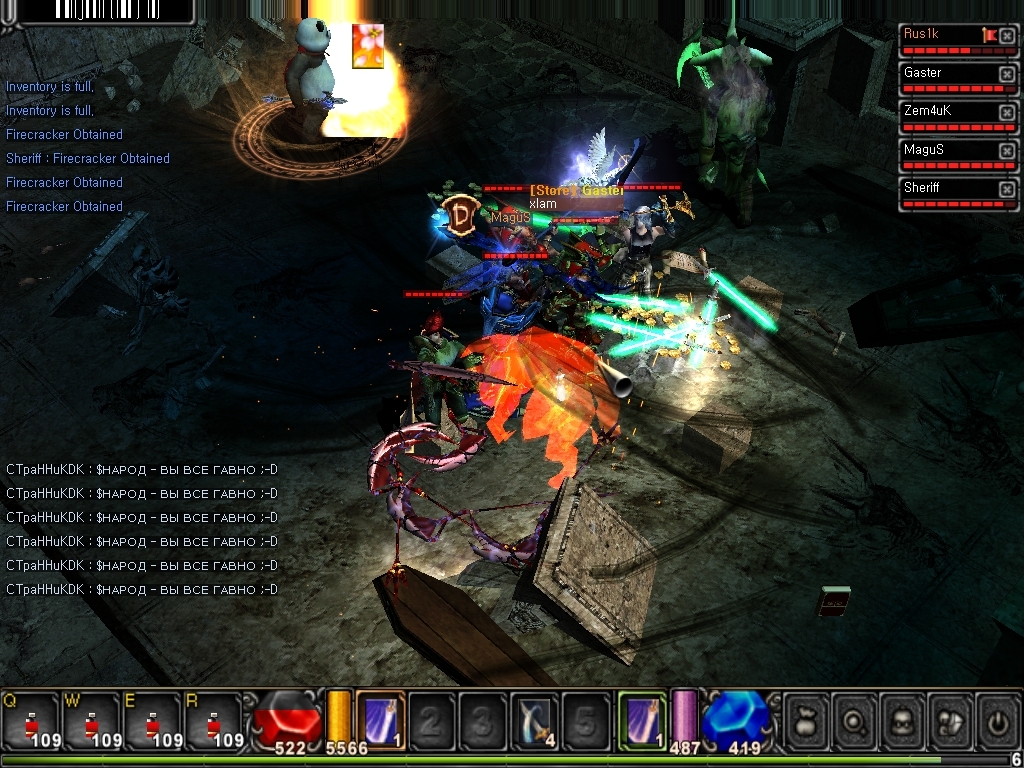The width and height of the screenshot is (1024, 768).
Task: Open the face icon menu button
Action: tap(902, 720)
